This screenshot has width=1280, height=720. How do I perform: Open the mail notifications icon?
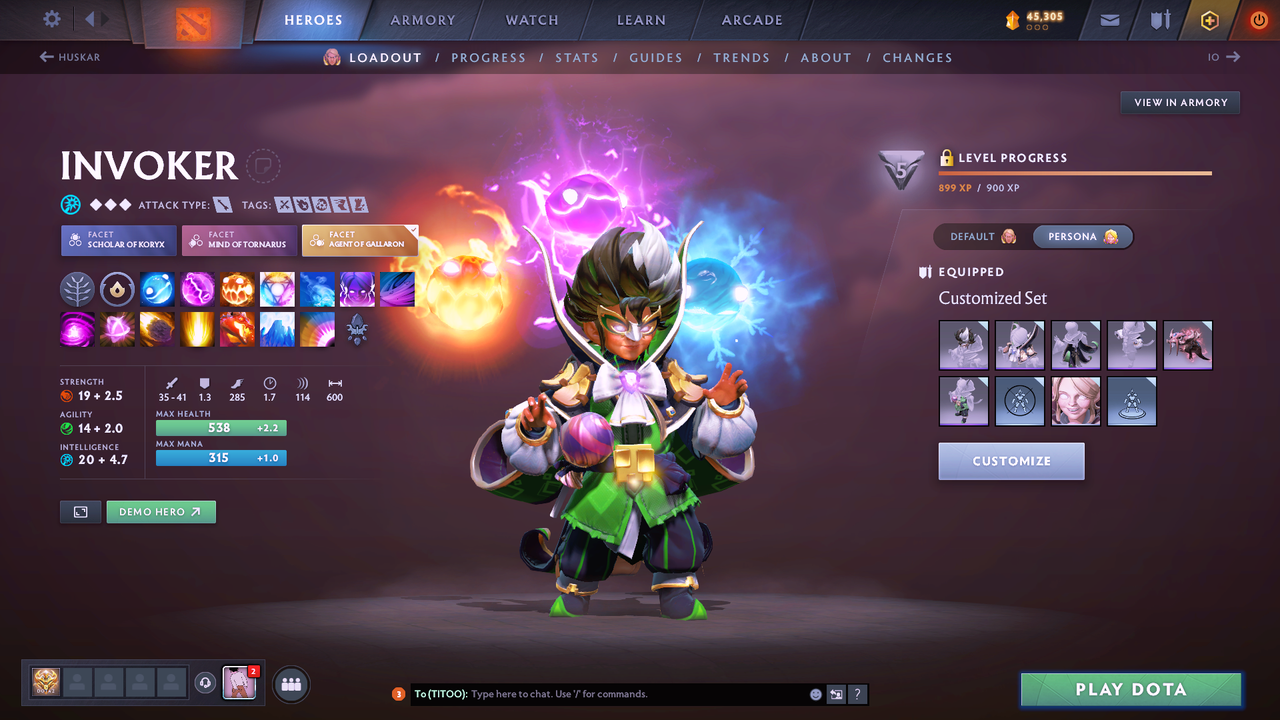pos(1108,19)
